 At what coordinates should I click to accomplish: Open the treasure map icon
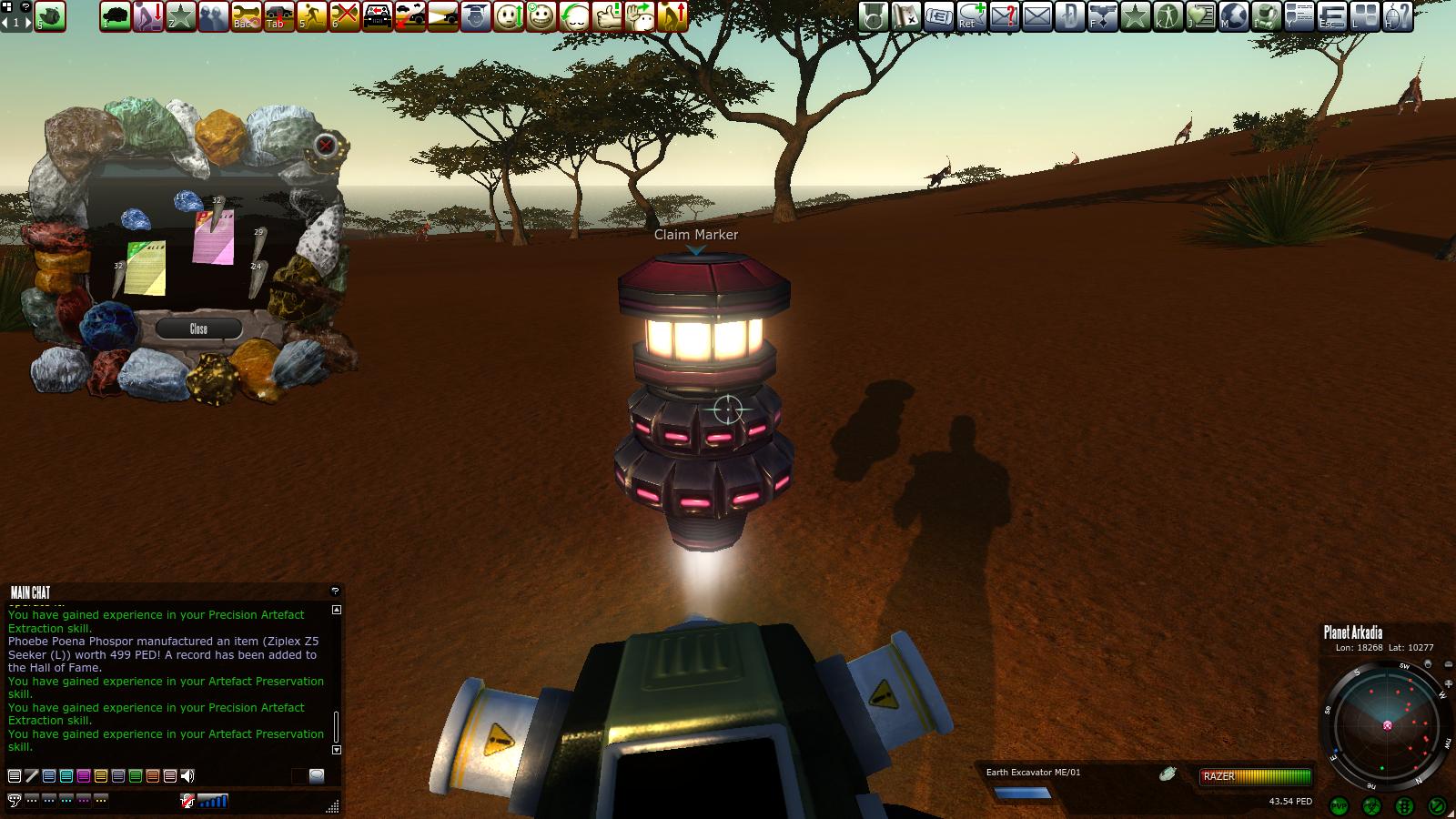[905, 15]
